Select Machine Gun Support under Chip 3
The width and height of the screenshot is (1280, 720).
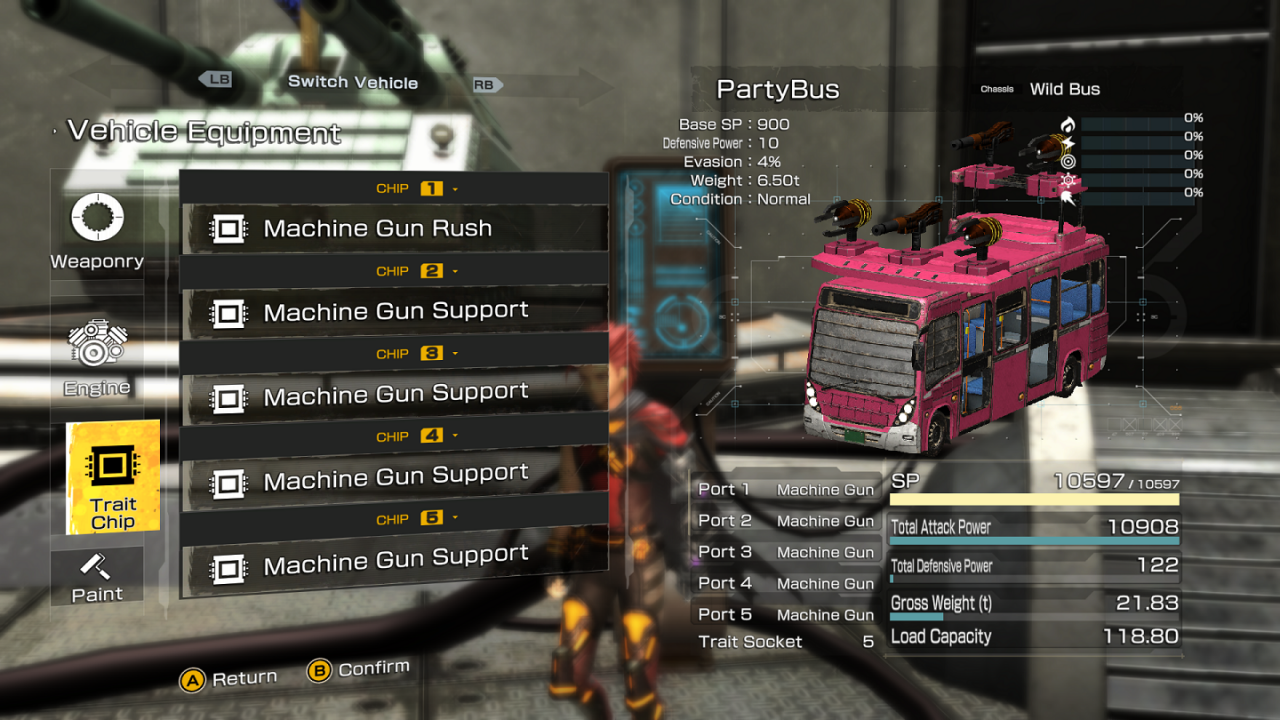[x=394, y=394]
